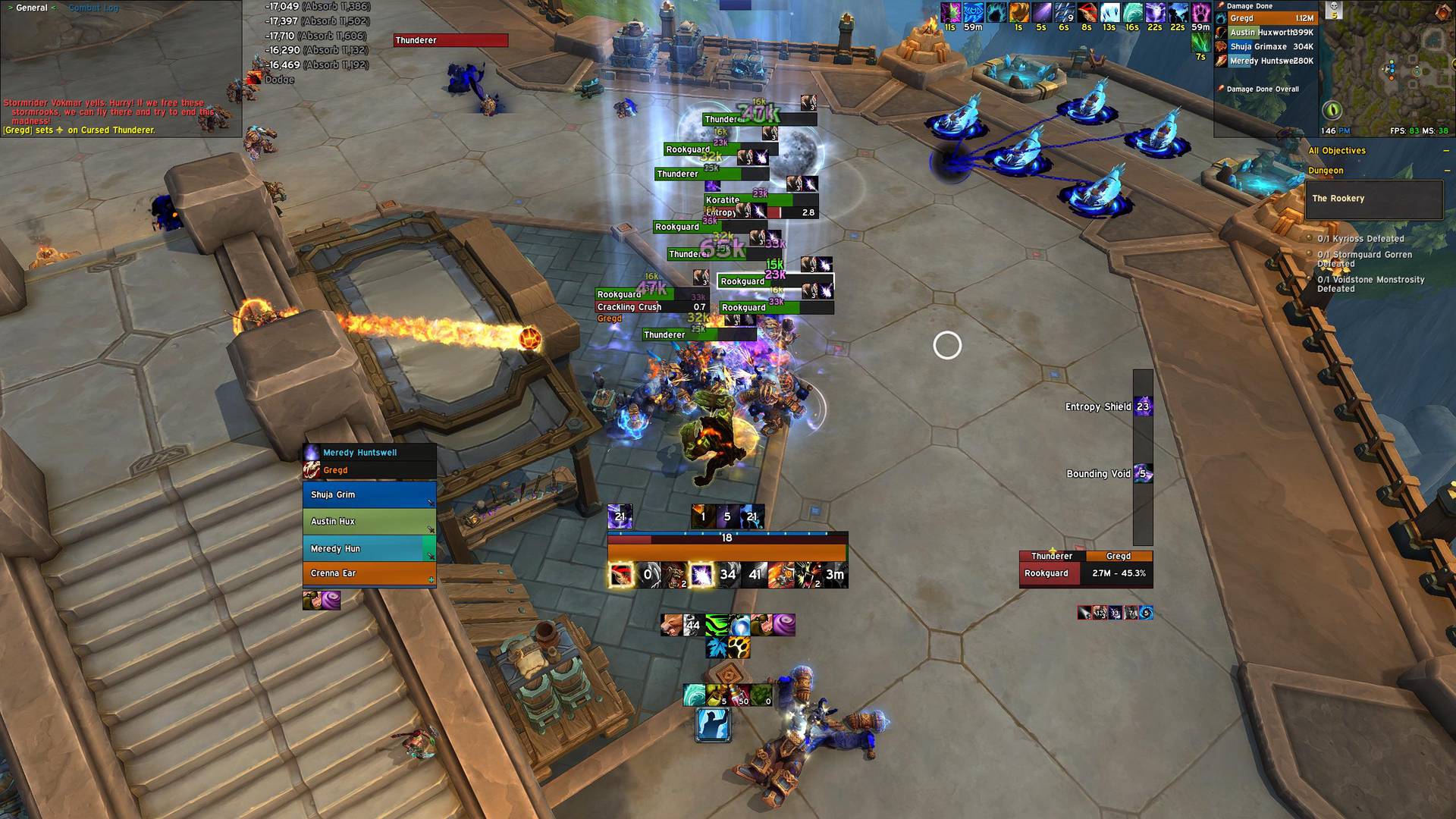Viewport: 1456px width, 819px height.
Task: Activate the green tiger stripes ability
Action: click(717, 625)
